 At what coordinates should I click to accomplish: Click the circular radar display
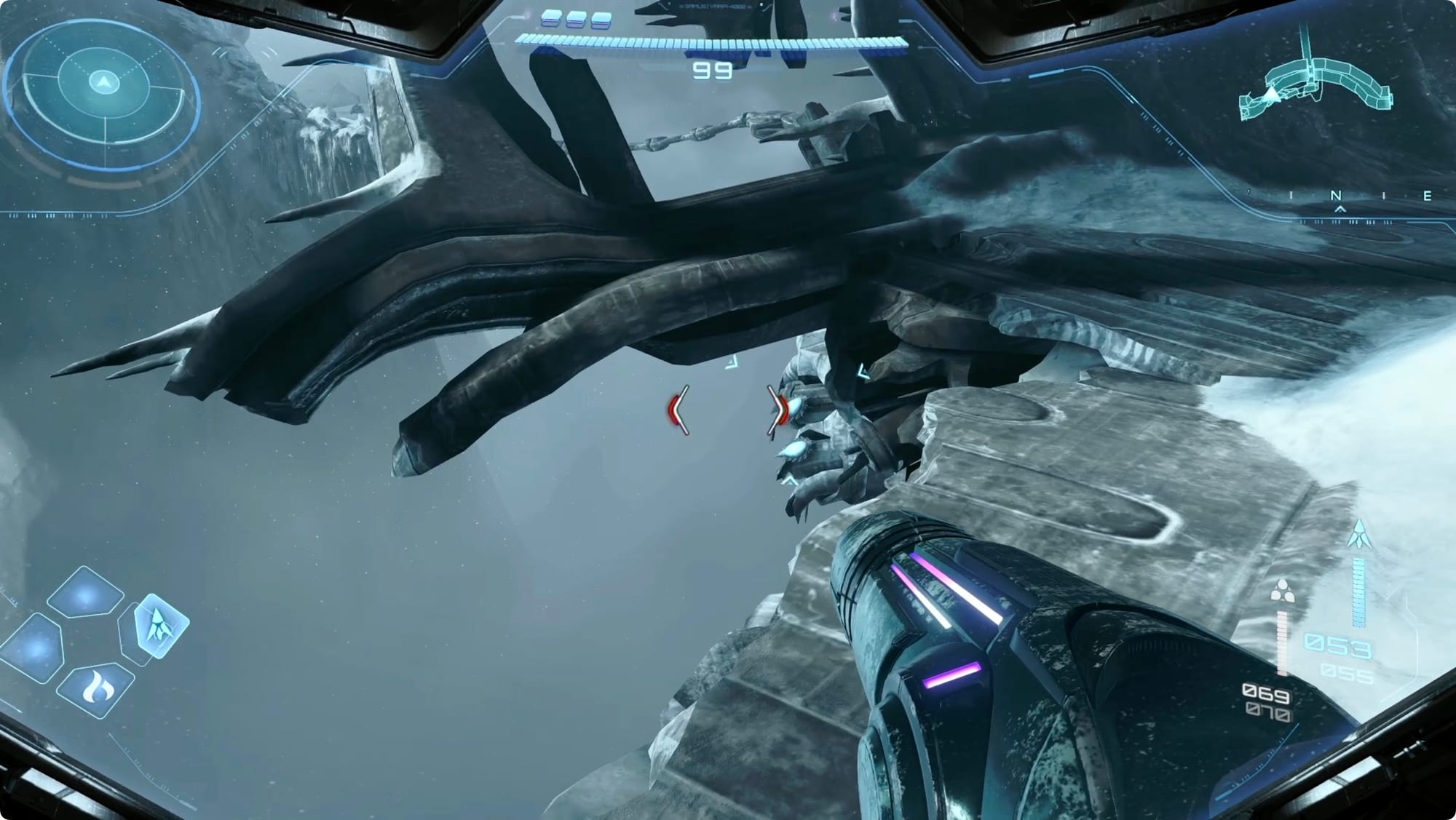[104, 93]
